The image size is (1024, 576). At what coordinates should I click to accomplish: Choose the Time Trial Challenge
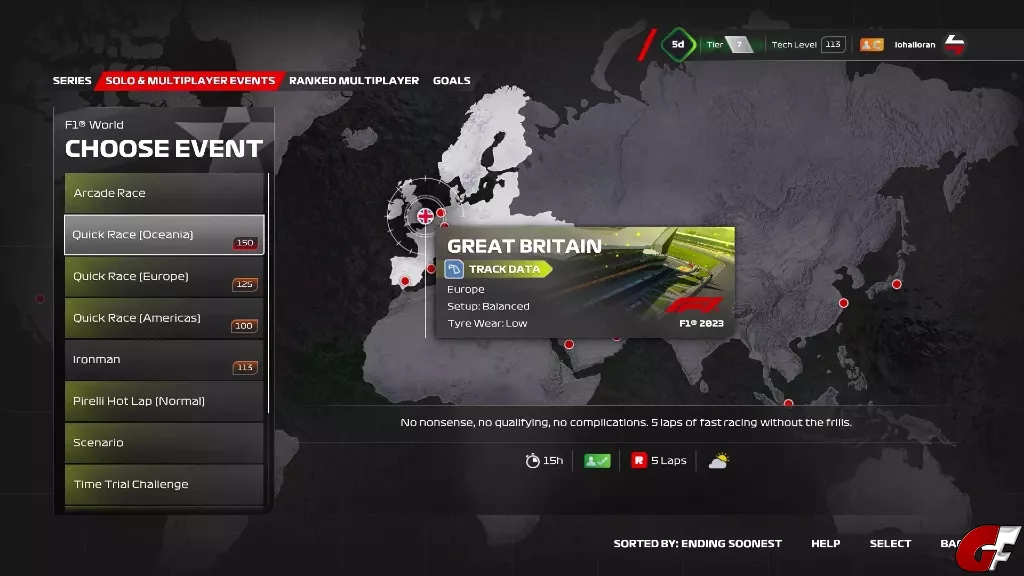(165, 485)
